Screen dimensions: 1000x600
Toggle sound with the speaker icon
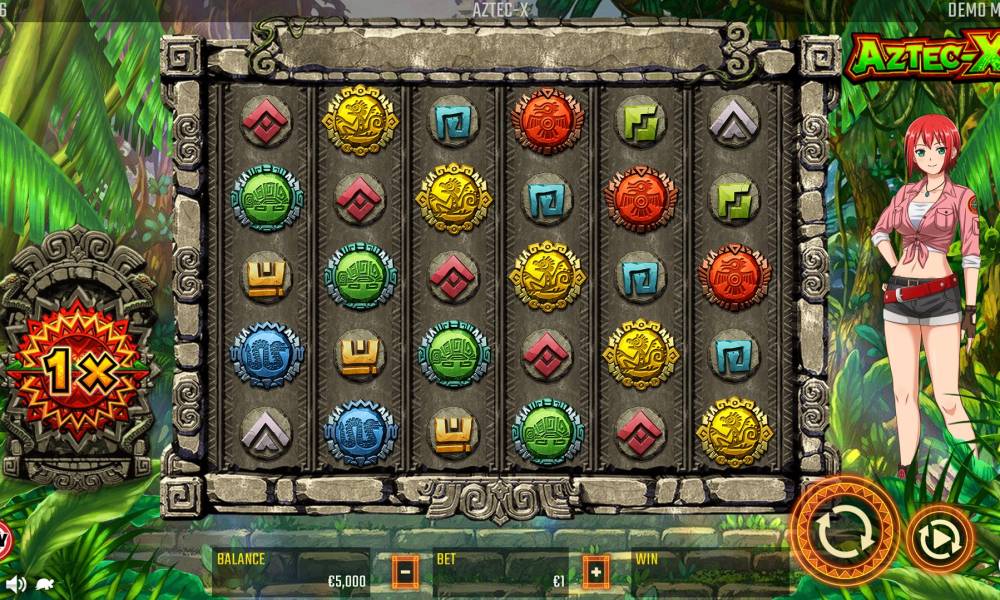coord(15,583)
